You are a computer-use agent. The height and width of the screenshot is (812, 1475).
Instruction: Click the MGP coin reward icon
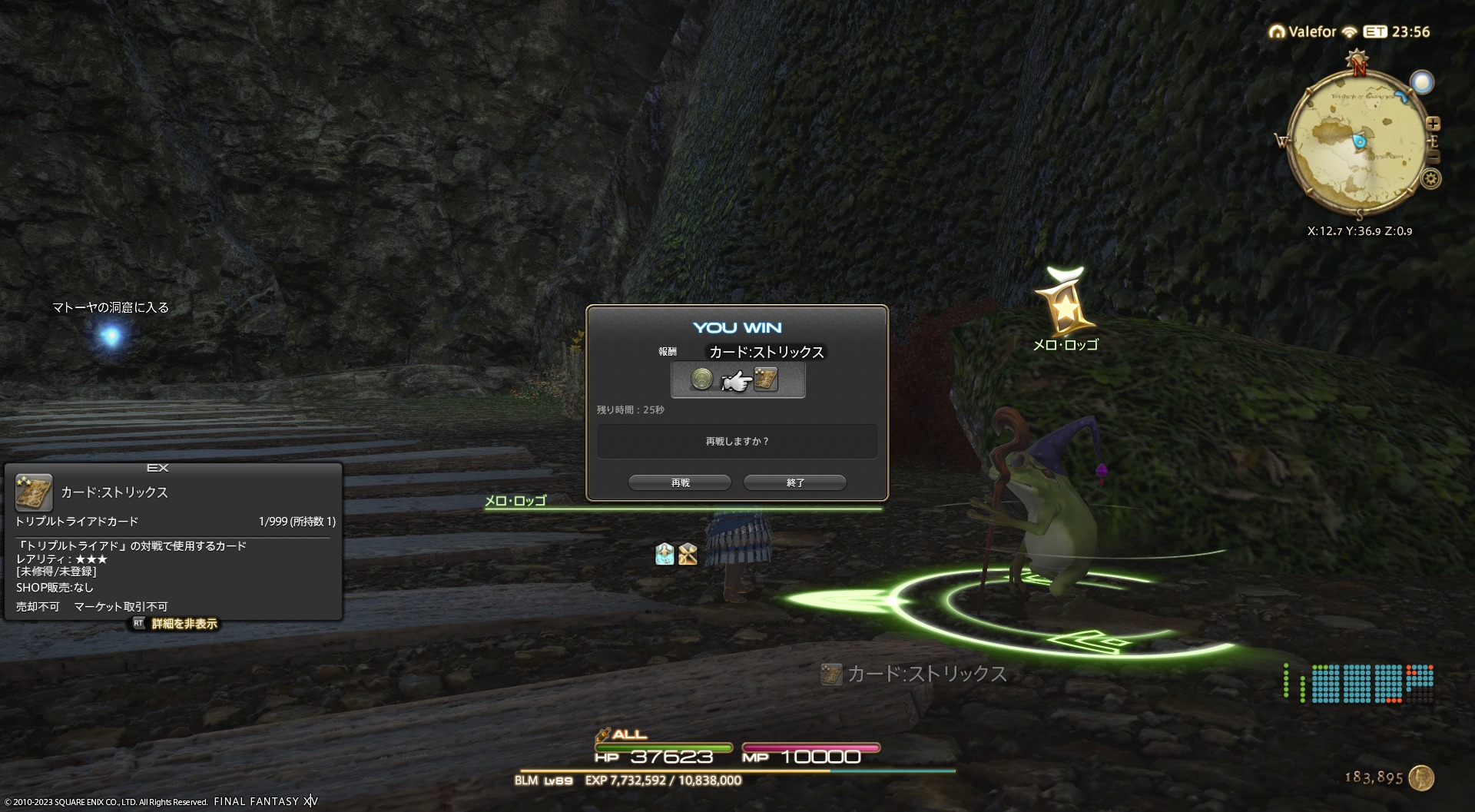pos(701,379)
